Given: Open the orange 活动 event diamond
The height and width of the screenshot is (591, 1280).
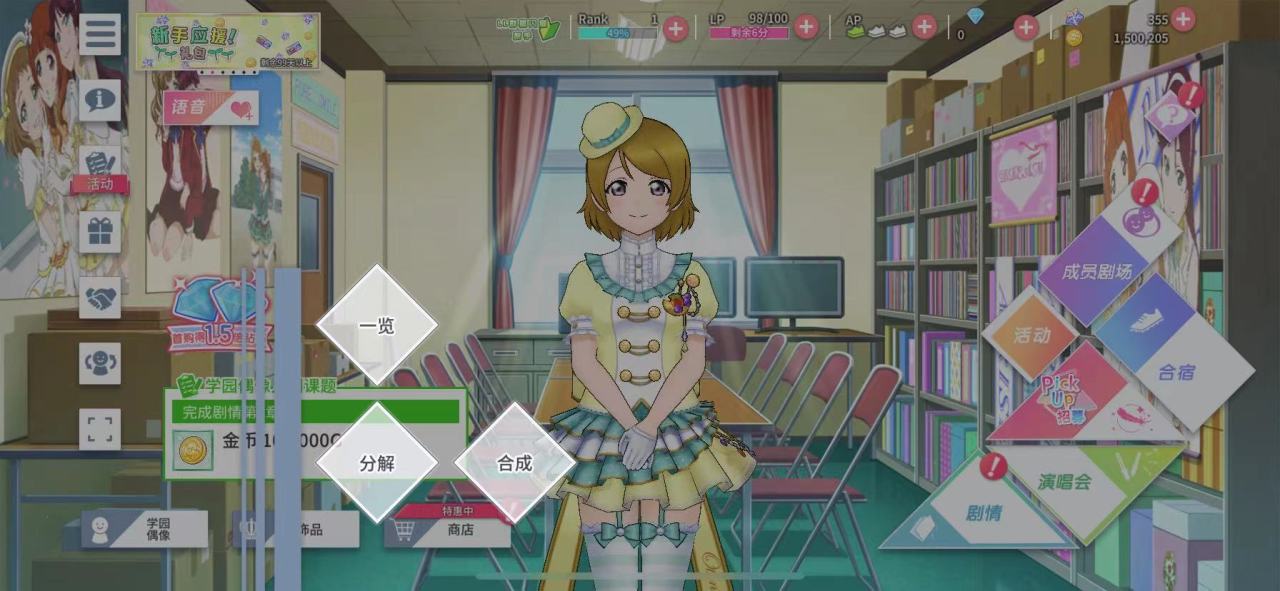Looking at the screenshot, I should pyautogui.click(x=1030, y=334).
